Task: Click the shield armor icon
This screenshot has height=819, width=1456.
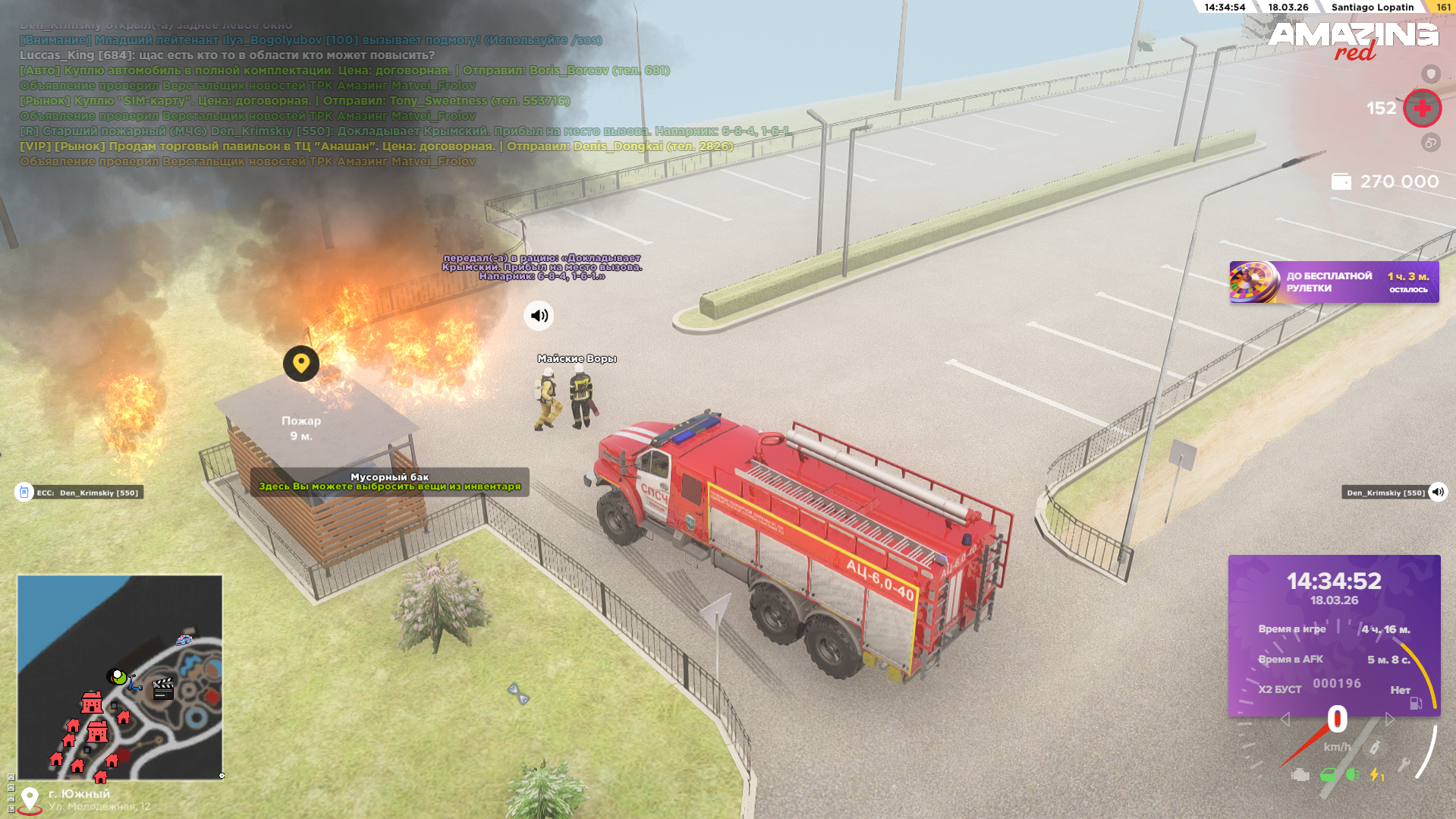Action: [x=1430, y=74]
